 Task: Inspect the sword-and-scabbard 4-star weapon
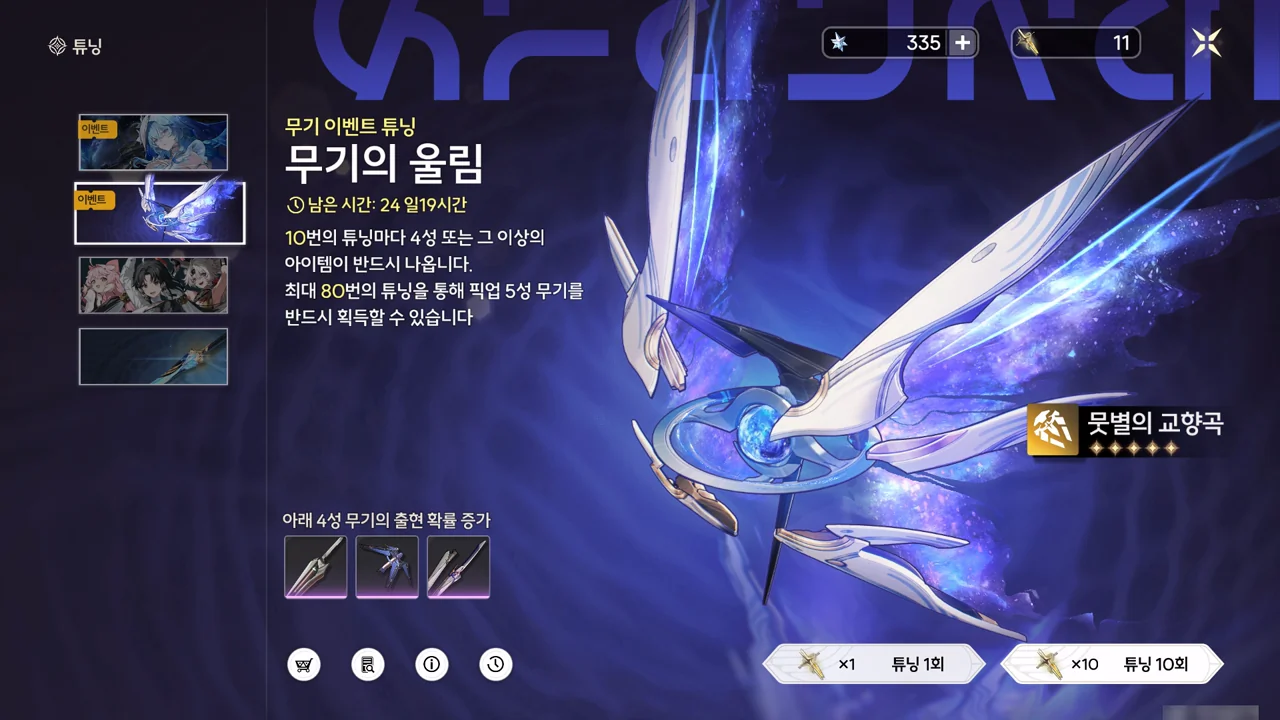click(x=458, y=567)
